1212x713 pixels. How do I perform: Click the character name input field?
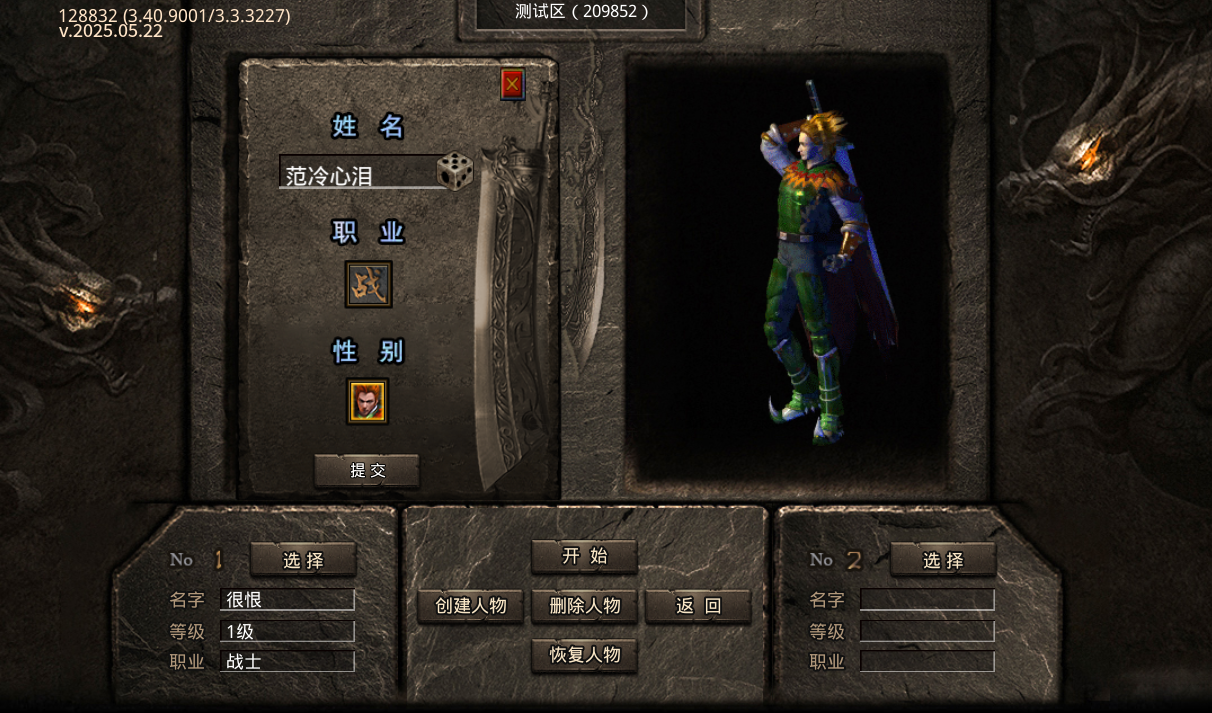(356, 175)
